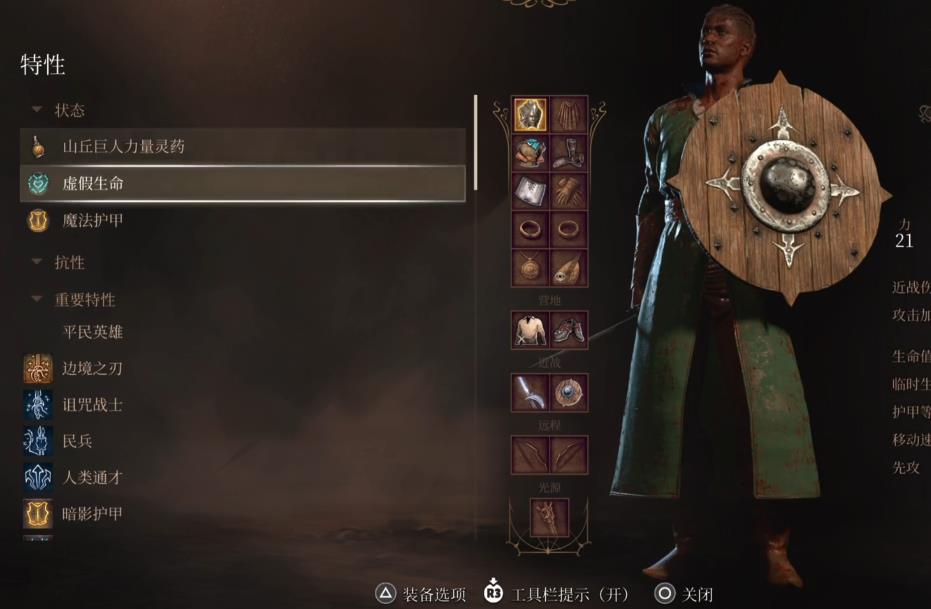Open the 边境之刃 feature entry
The image size is (931, 609).
point(92,368)
